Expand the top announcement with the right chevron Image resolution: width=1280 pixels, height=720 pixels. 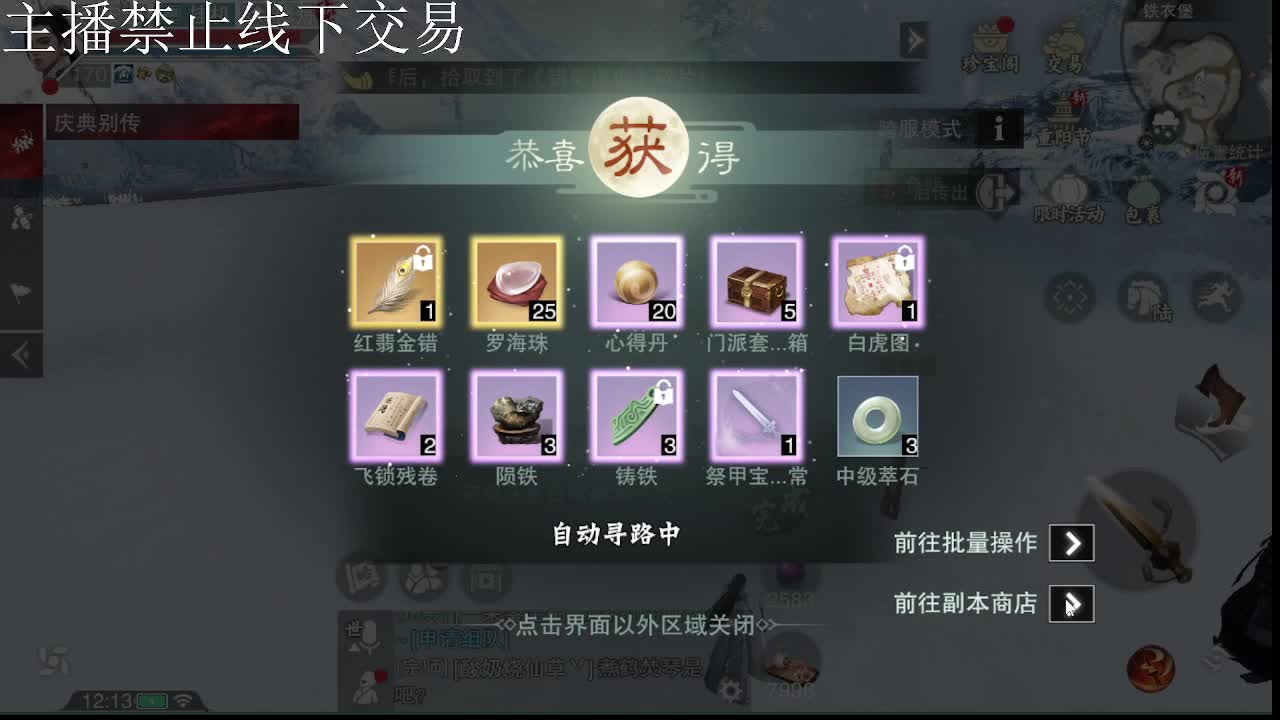point(914,40)
